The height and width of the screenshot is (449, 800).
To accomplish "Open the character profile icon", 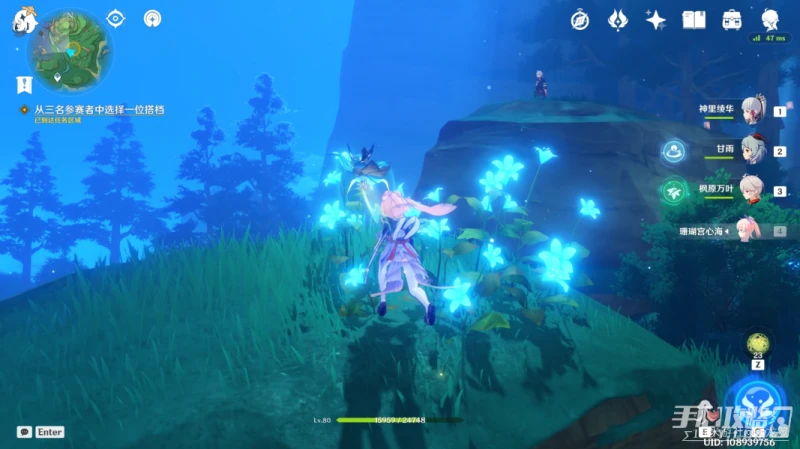I will (x=770, y=20).
